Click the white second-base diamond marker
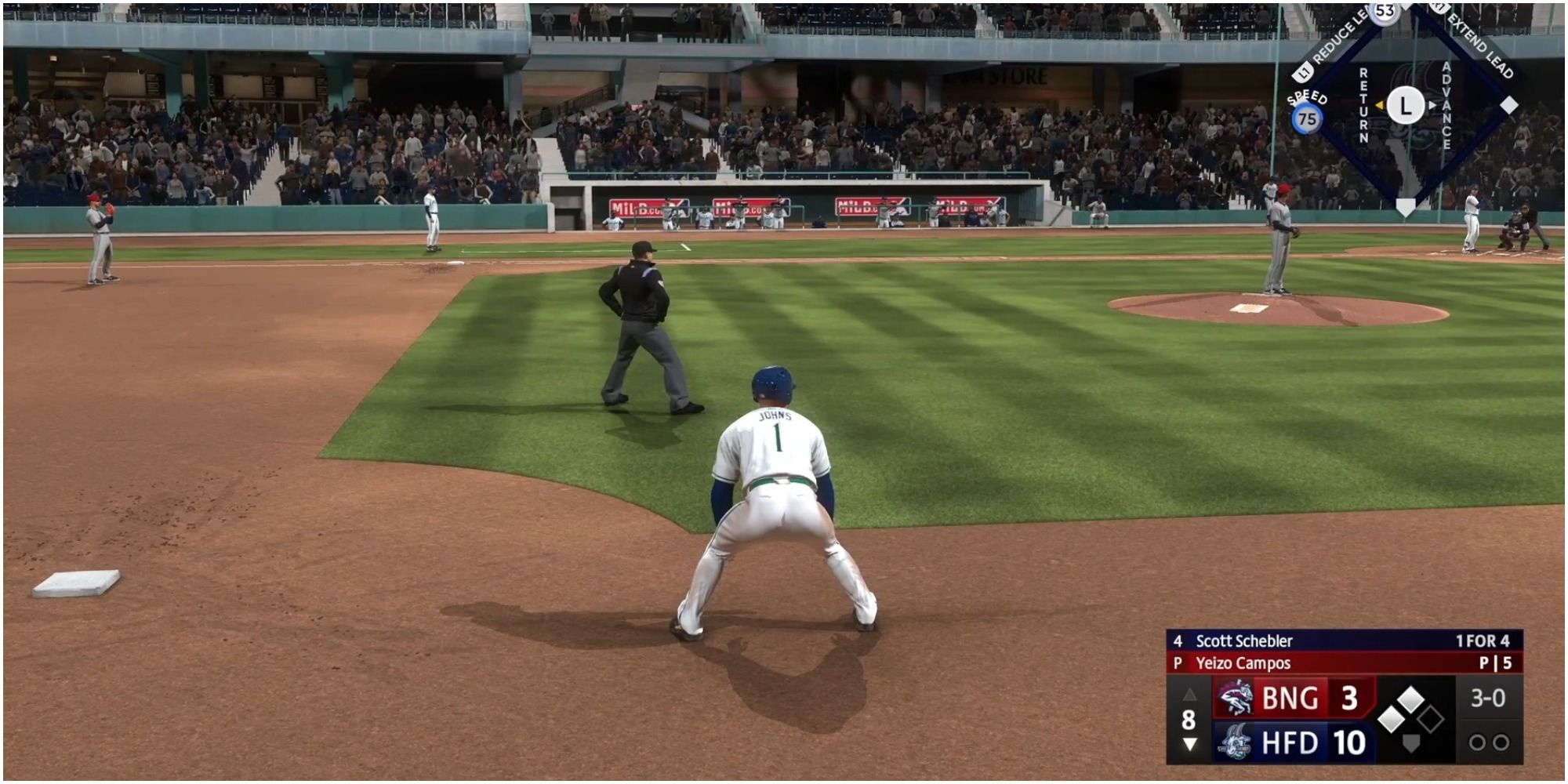The width and height of the screenshot is (1568, 784). pos(1508,103)
